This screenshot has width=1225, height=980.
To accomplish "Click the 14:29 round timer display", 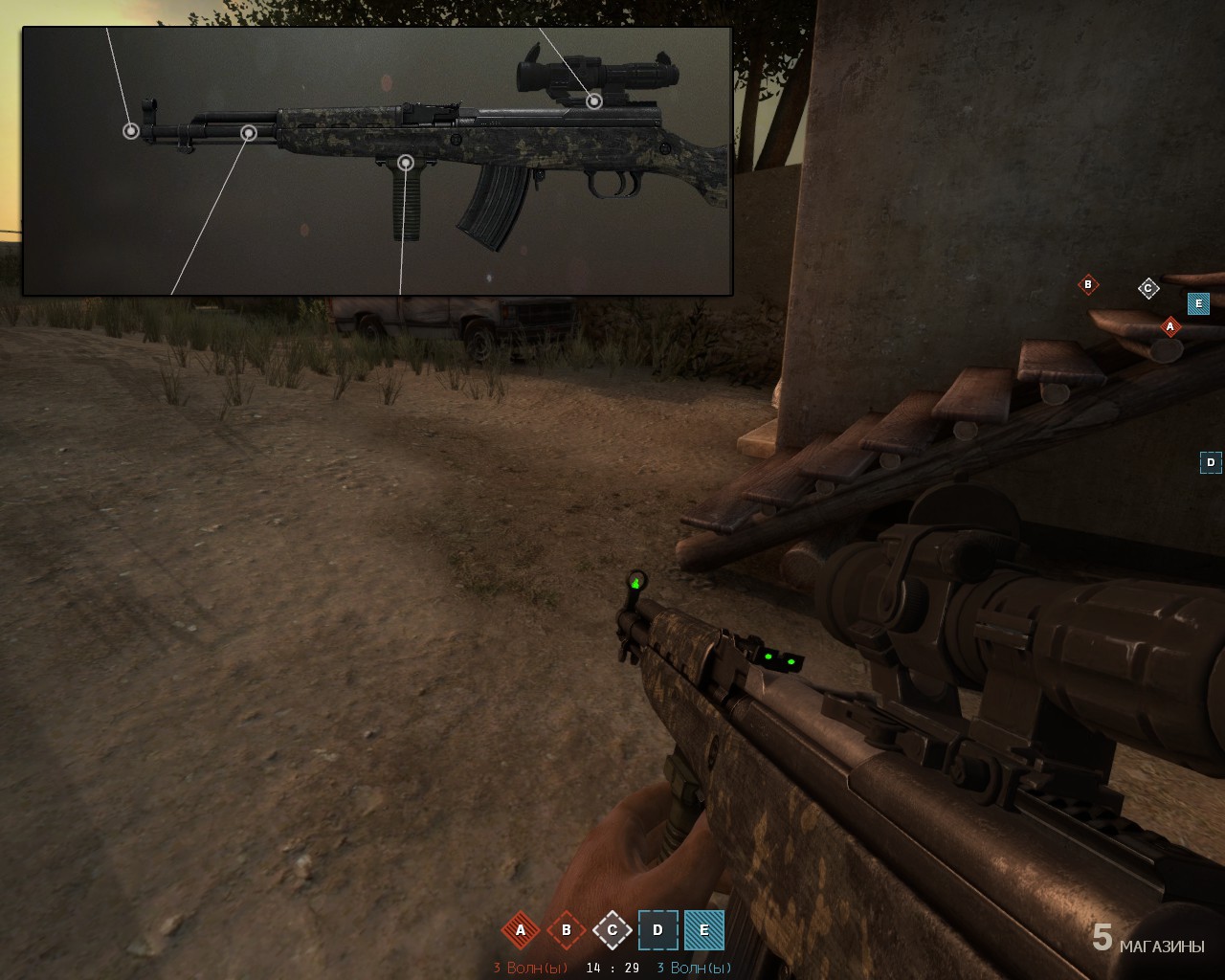I will click(x=611, y=967).
